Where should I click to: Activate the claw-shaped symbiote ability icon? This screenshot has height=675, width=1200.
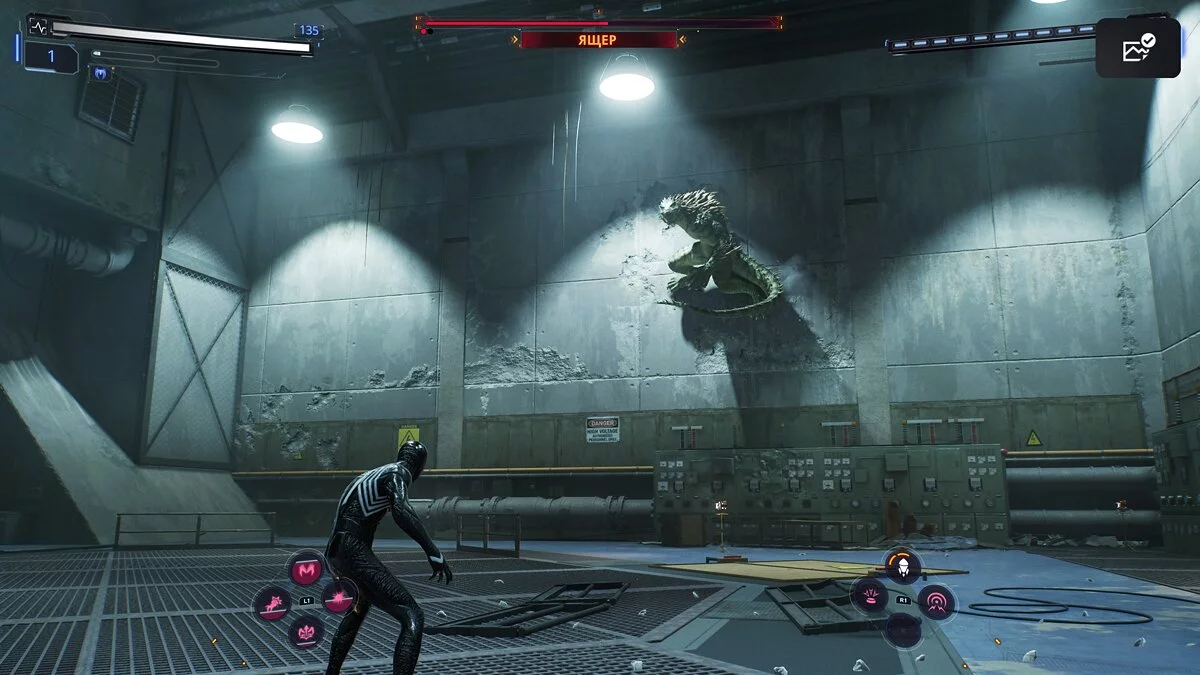click(306, 569)
